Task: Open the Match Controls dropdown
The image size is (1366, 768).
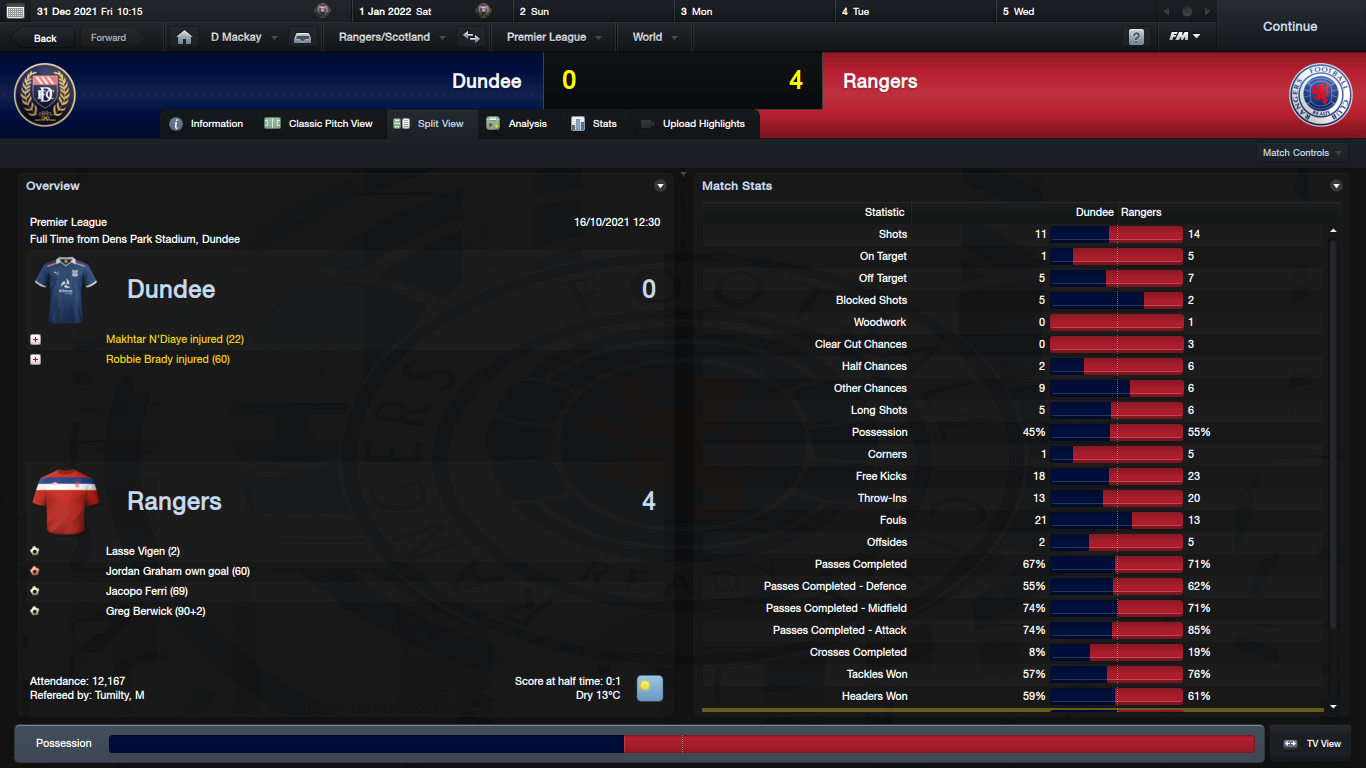Action: tap(1302, 153)
